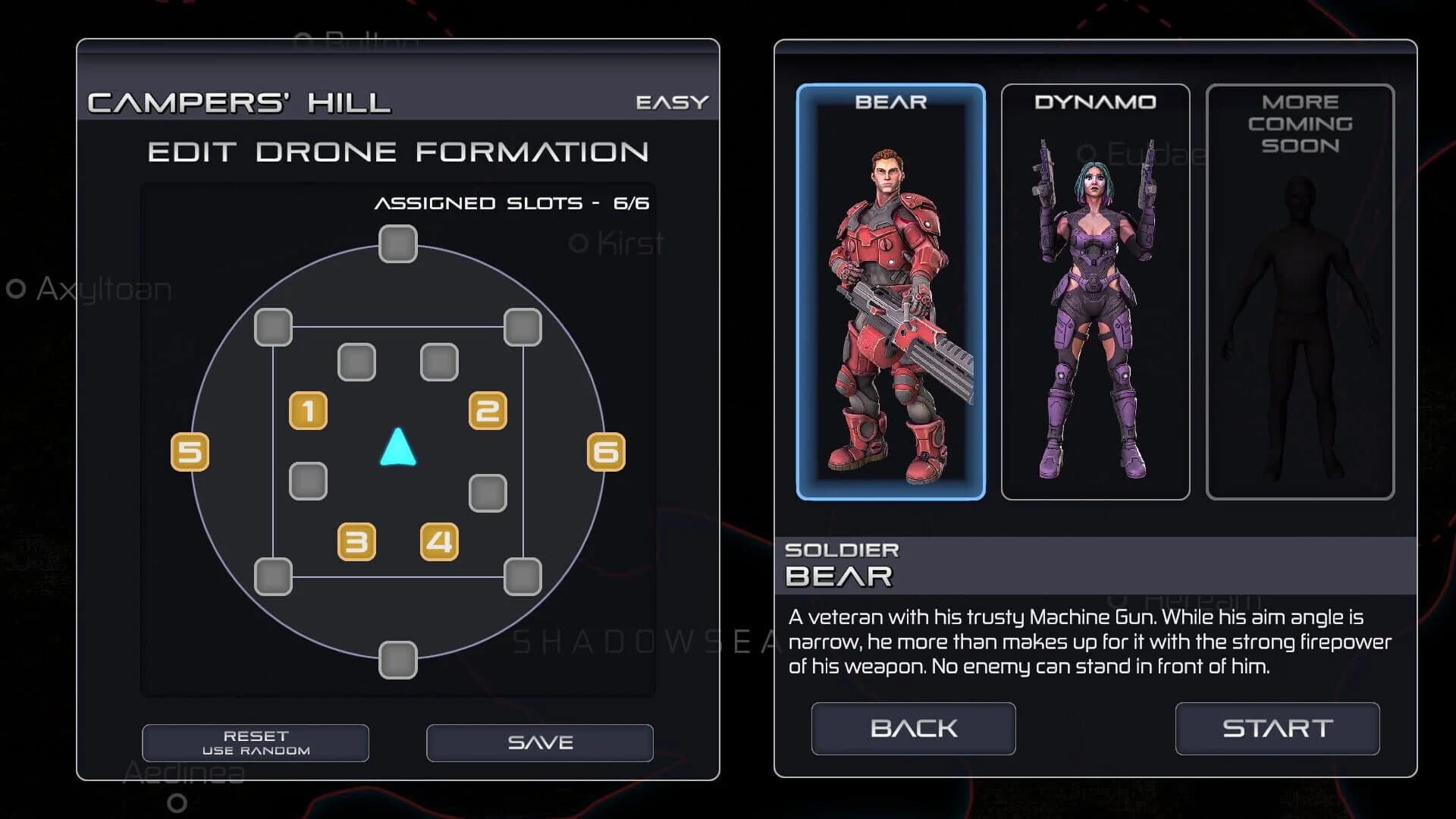Image resolution: width=1456 pixels, height=819 pixels.
Task: Click the empty slot in the top-left square corner
Action: click(272, 327)
